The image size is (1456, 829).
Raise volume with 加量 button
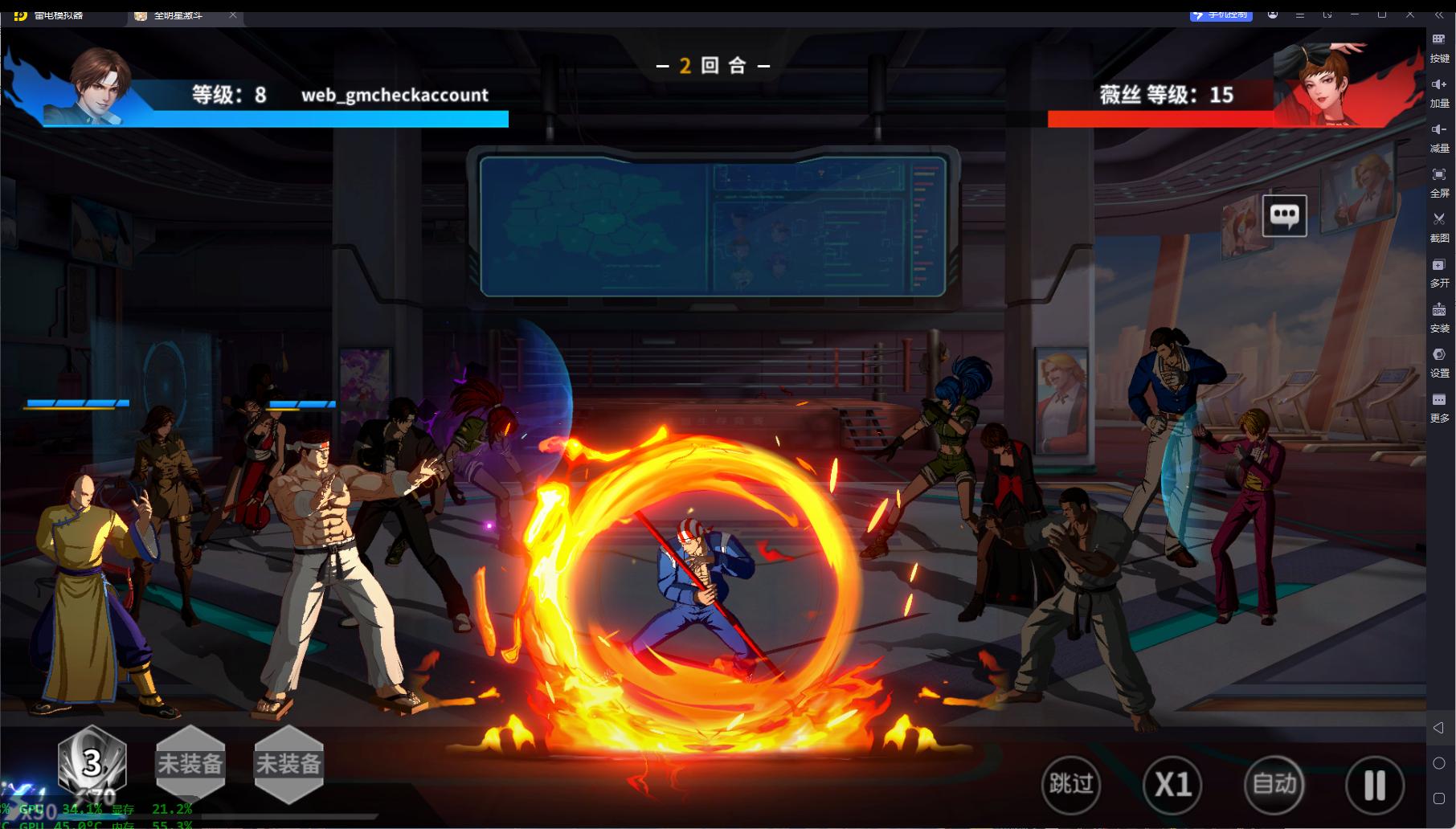pyautogui.click(x=1439, y=91)
